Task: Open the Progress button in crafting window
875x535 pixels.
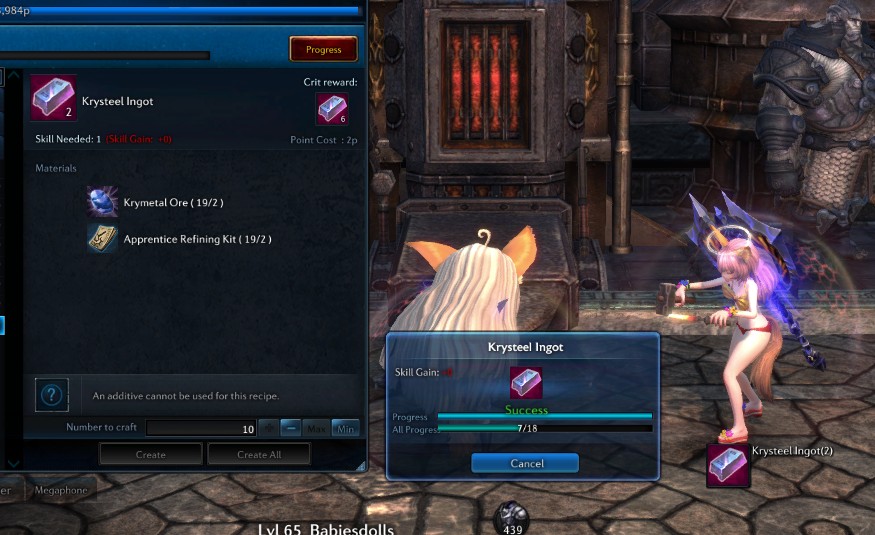Action: 323,49
